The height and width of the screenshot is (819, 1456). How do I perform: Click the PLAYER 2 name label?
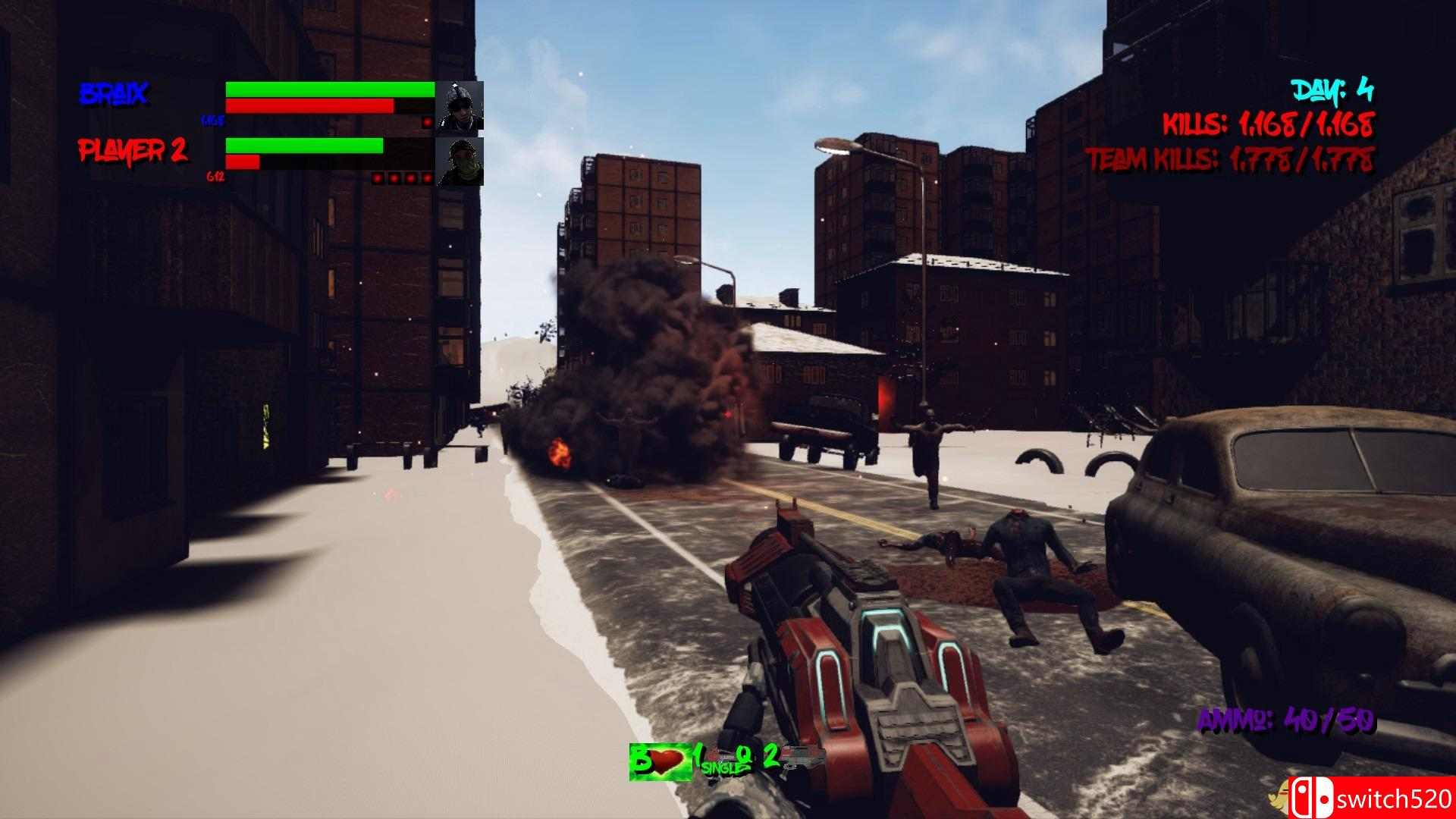click(x=133, y=149)
